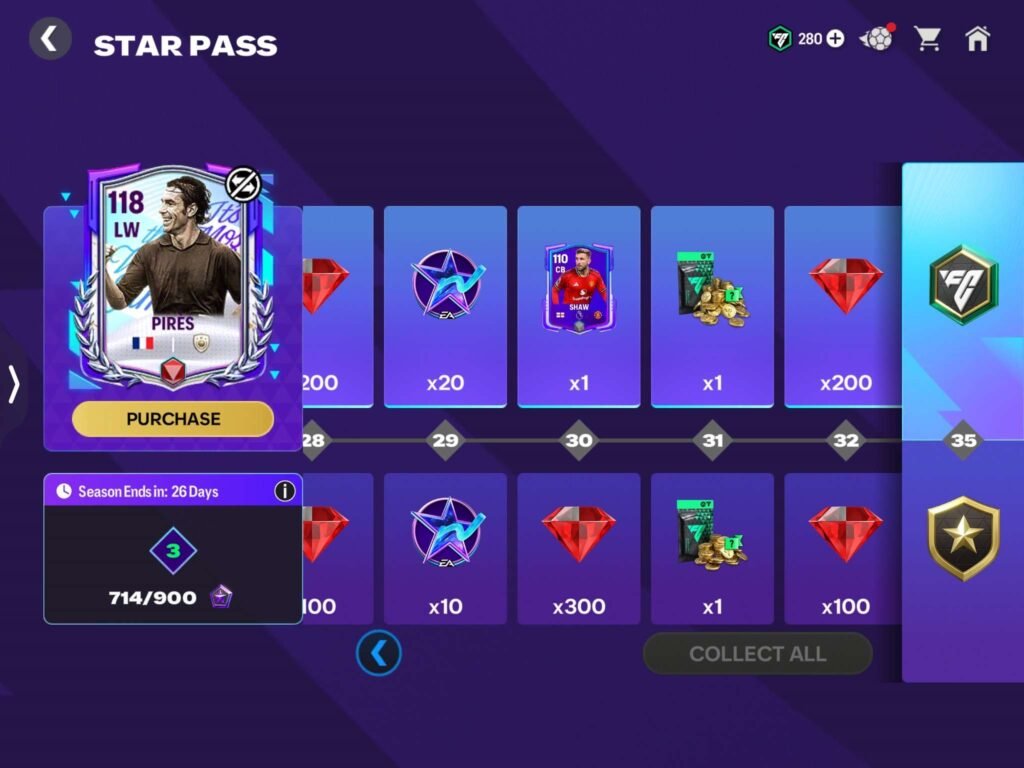The height and width of the screenshot is (768, 1024).
Task: Purchase the Star Pass
Action: point(173,419)
